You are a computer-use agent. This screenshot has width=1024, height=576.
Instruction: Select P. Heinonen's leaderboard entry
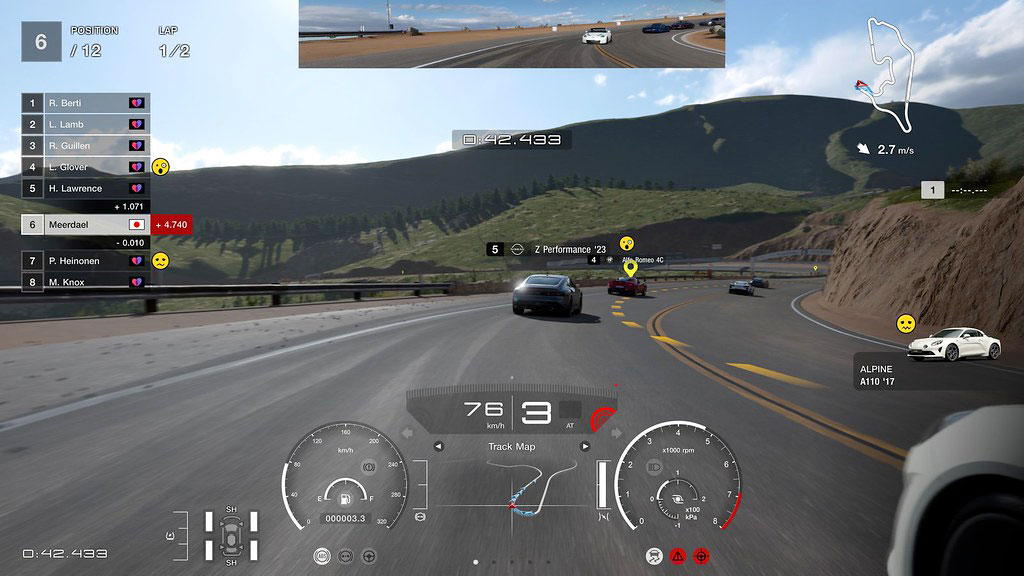tap(85, 261)
